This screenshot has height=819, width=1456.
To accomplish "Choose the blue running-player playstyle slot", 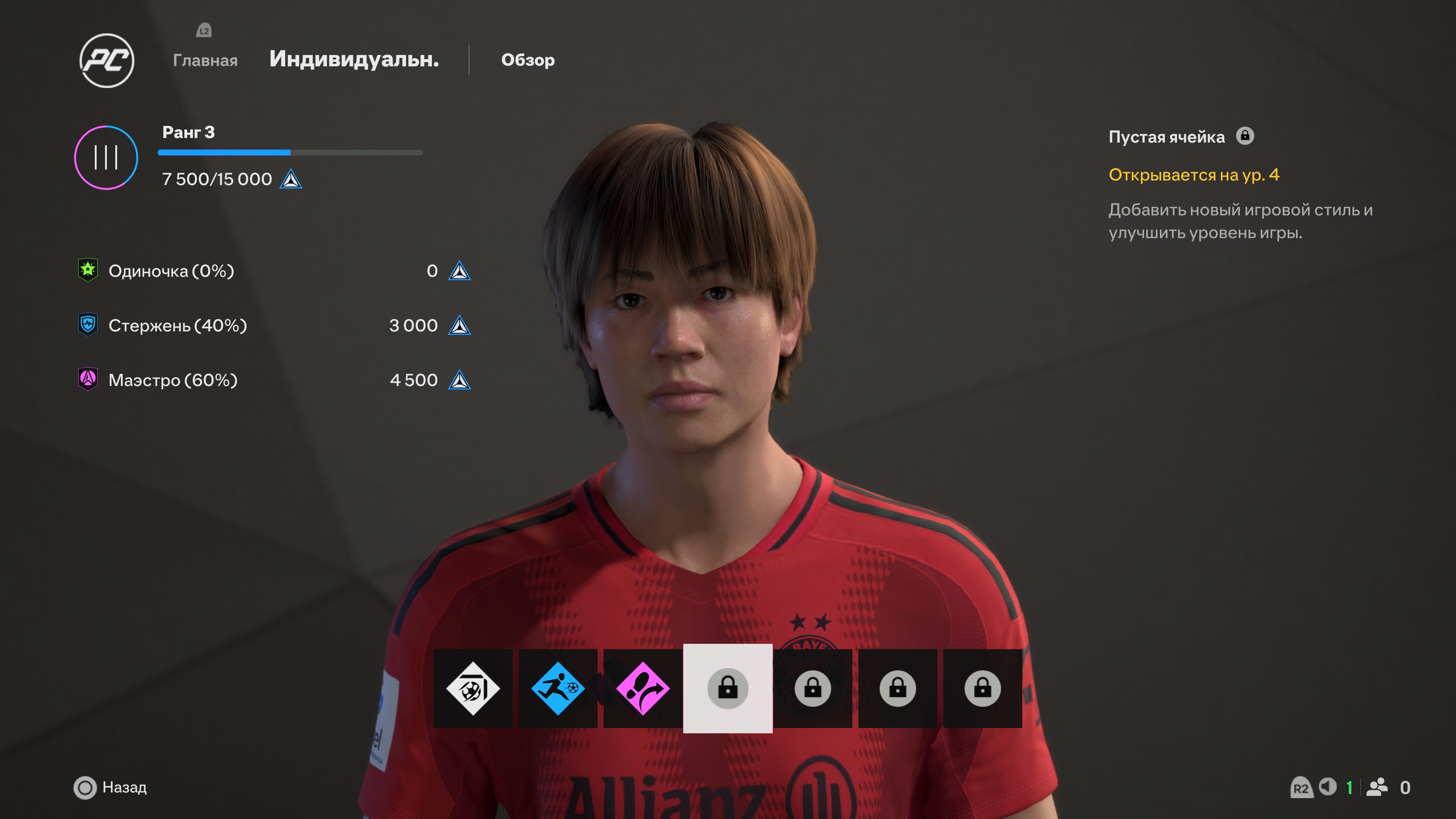I will [558, 688].
